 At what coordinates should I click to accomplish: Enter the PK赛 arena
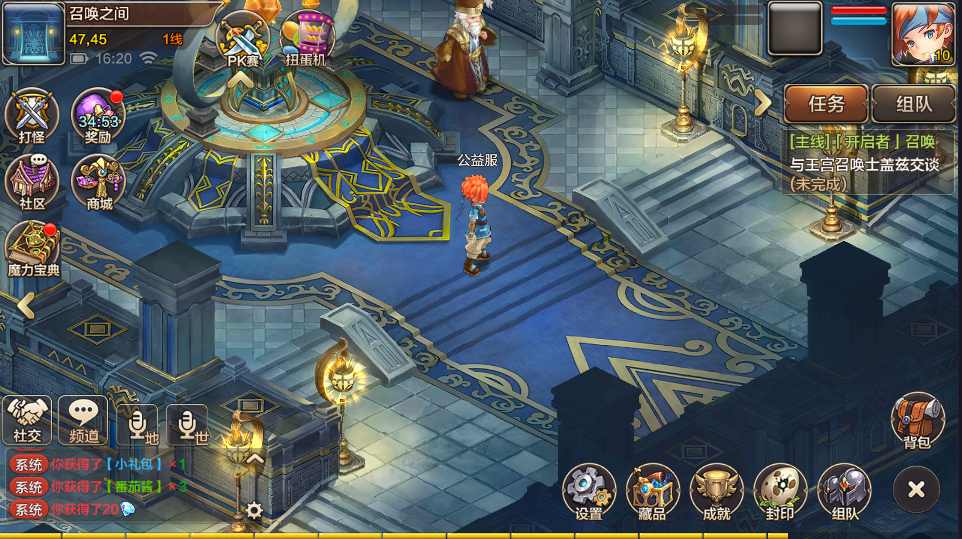[243, 38]
